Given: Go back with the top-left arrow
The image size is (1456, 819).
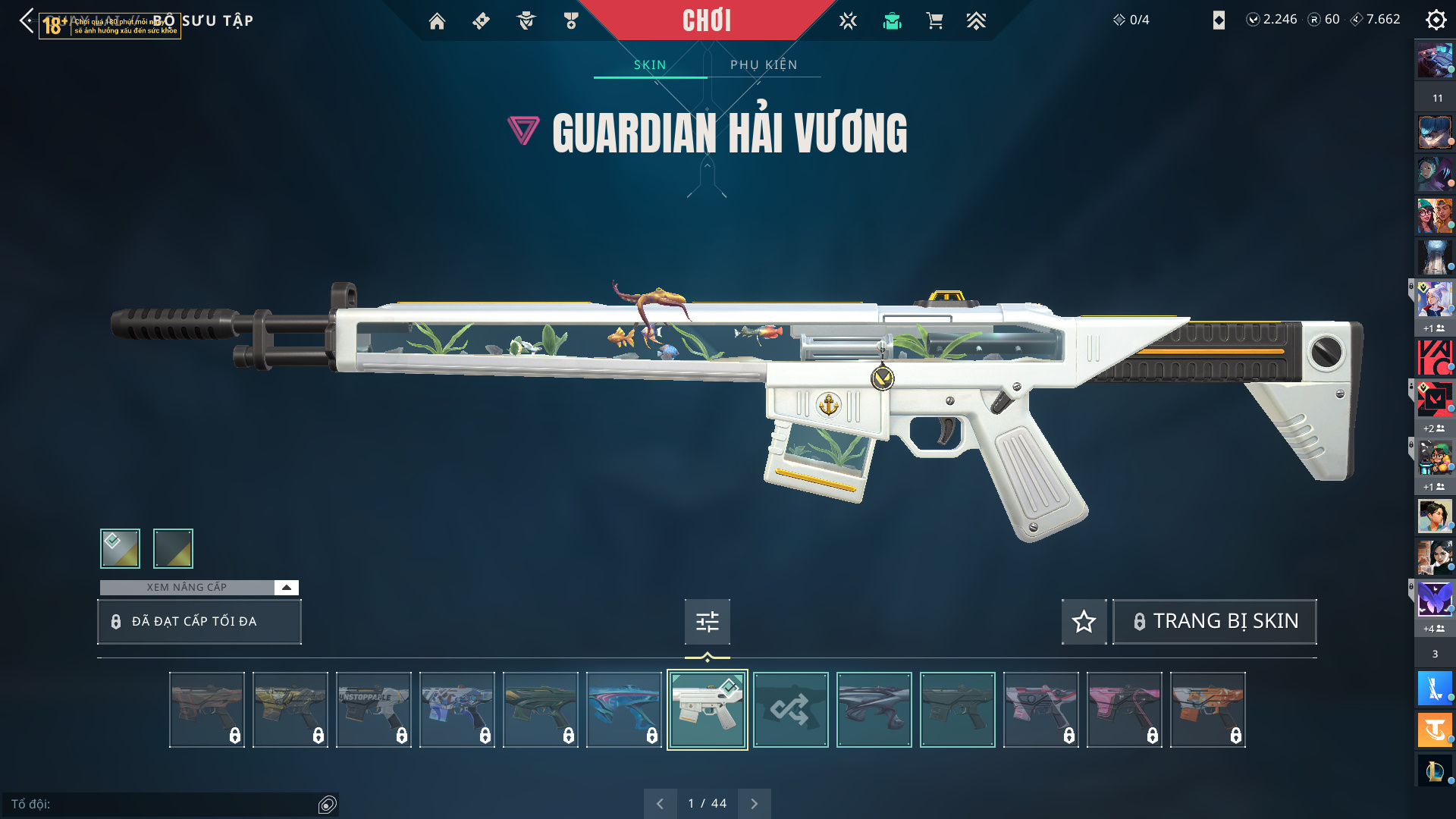Looking at the screenshot, I should click(27, 20).
